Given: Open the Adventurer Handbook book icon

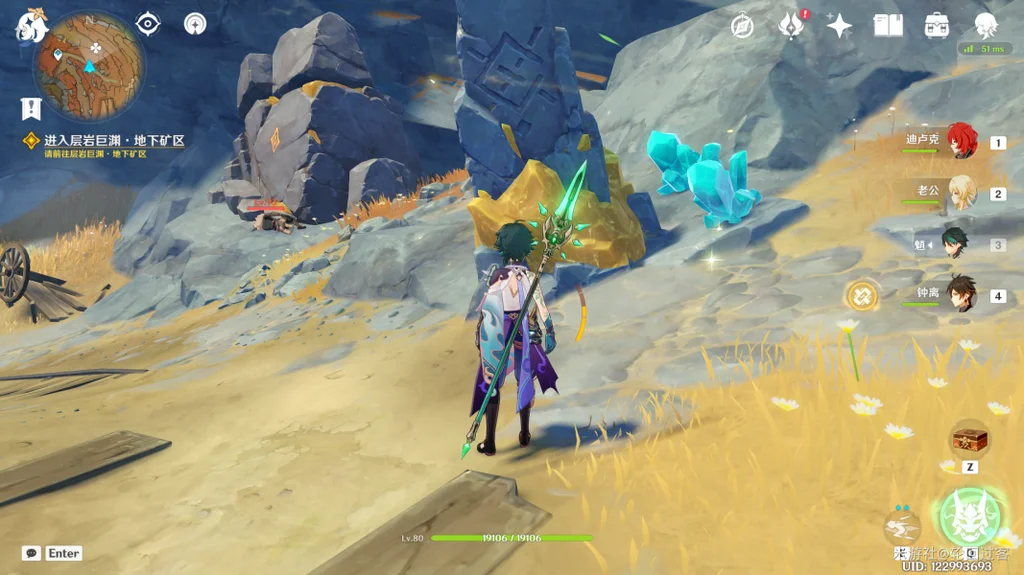Looking at the screenshot, I should click(887, 26).
